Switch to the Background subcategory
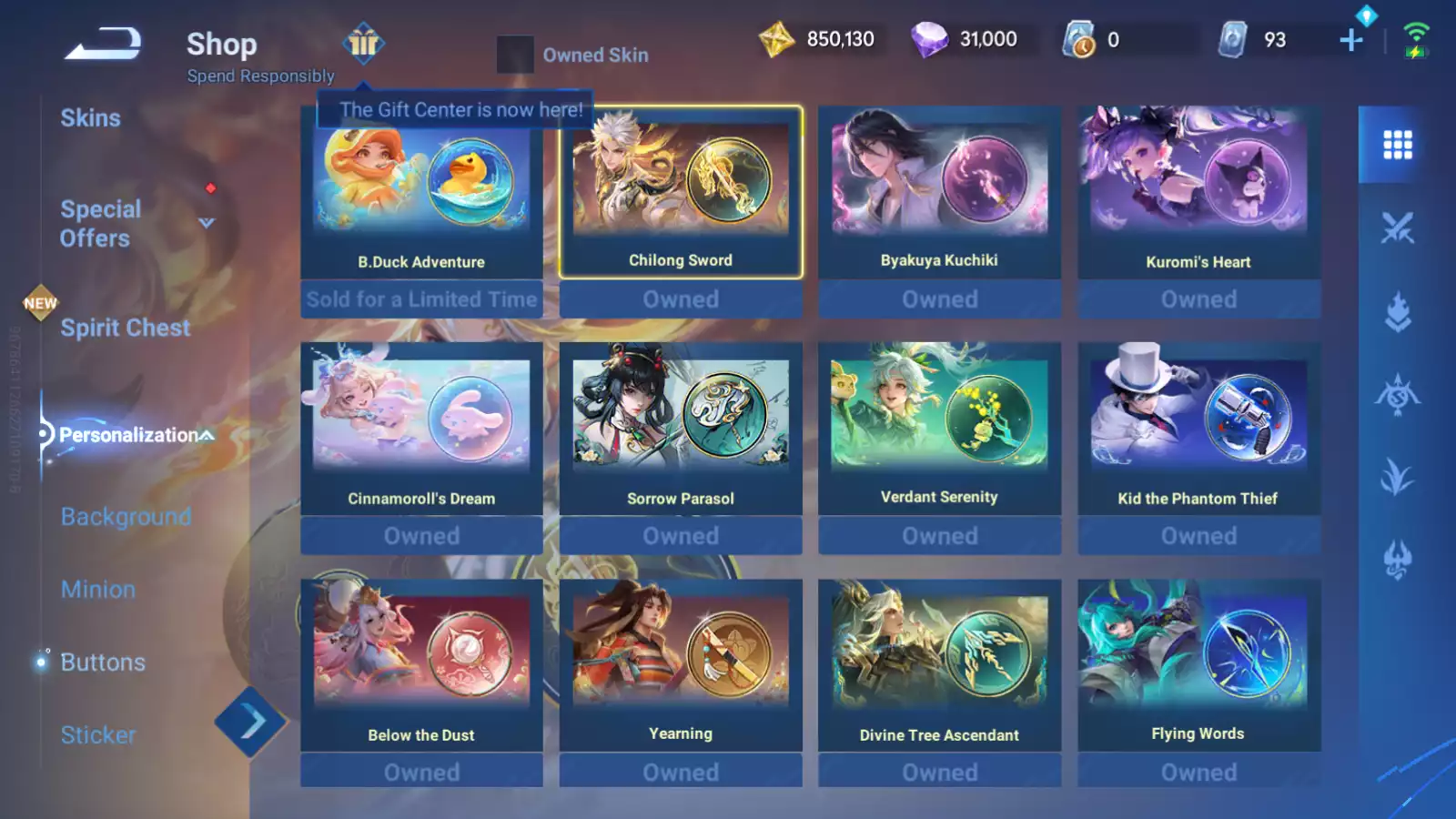The image size is (1456, 819). 126,517
